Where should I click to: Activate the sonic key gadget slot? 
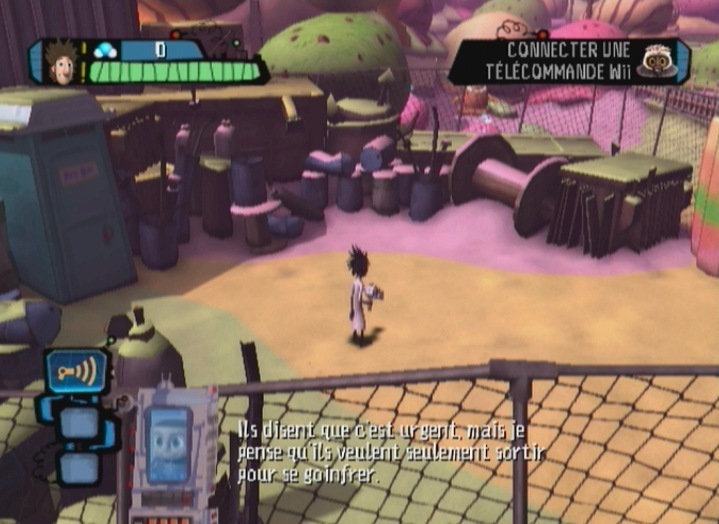76,371
